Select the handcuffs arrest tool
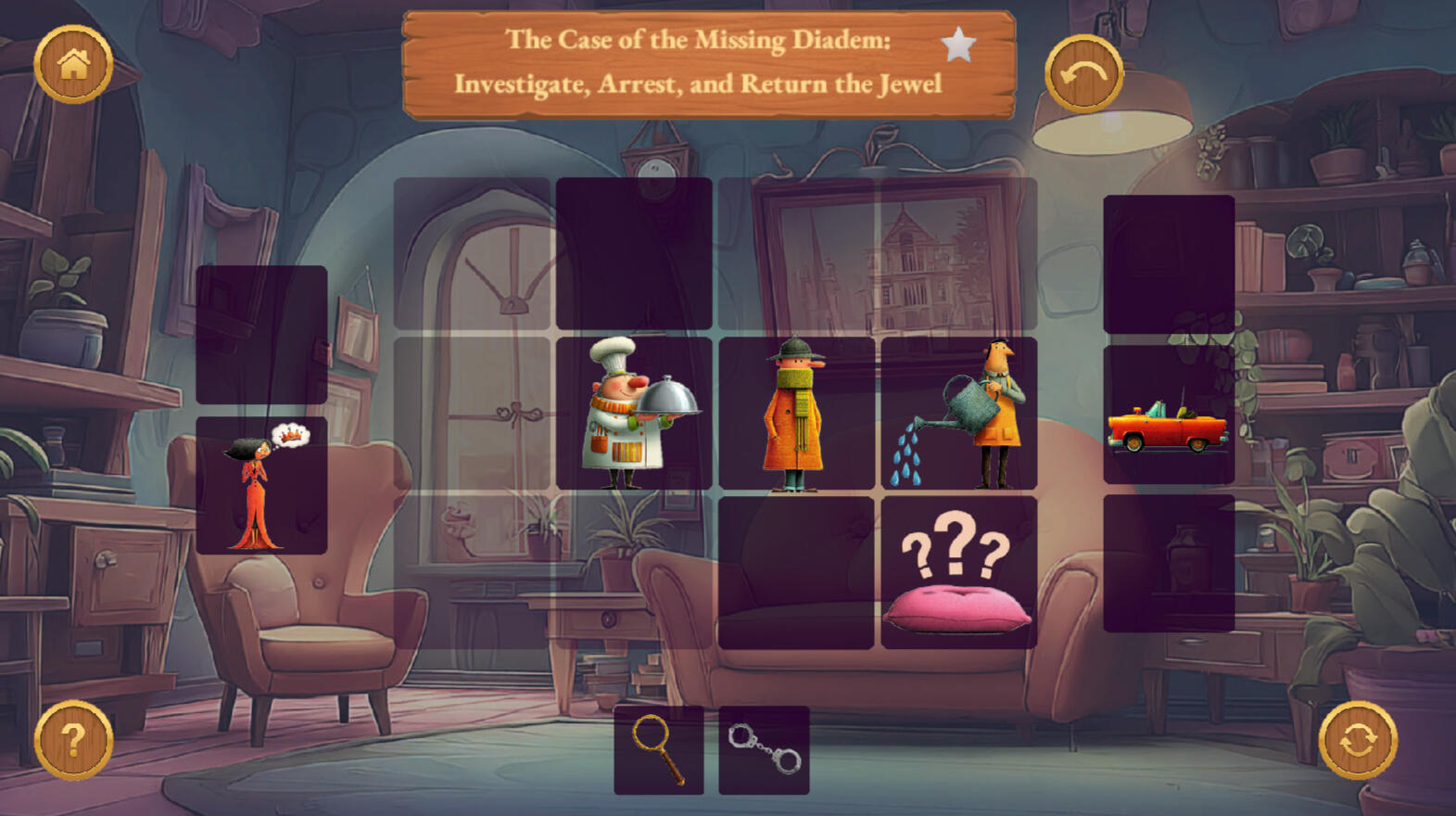The width and height of the screenshot is (1456, 816). [764, 750]
